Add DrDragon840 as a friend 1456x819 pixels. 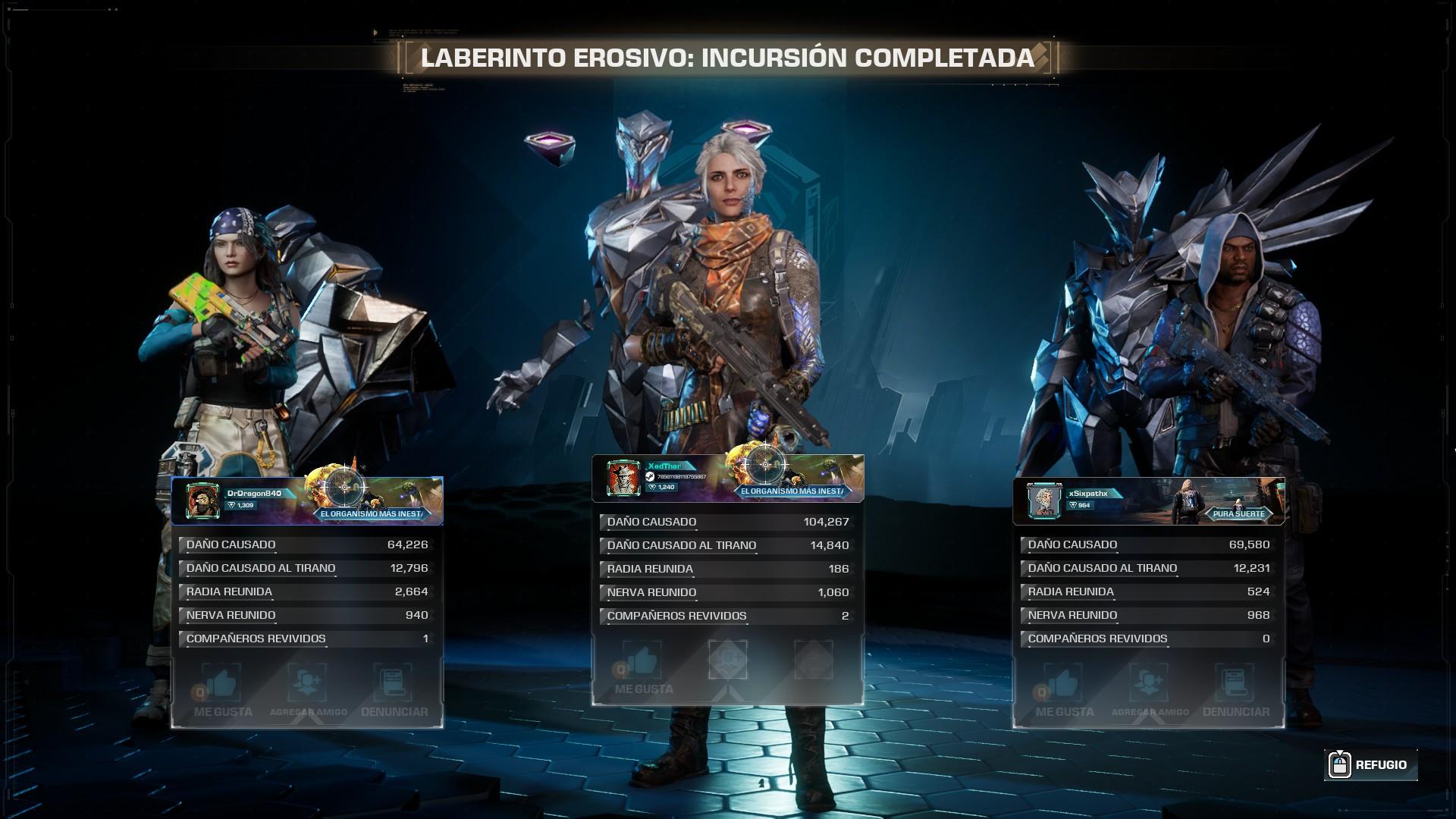308,691
